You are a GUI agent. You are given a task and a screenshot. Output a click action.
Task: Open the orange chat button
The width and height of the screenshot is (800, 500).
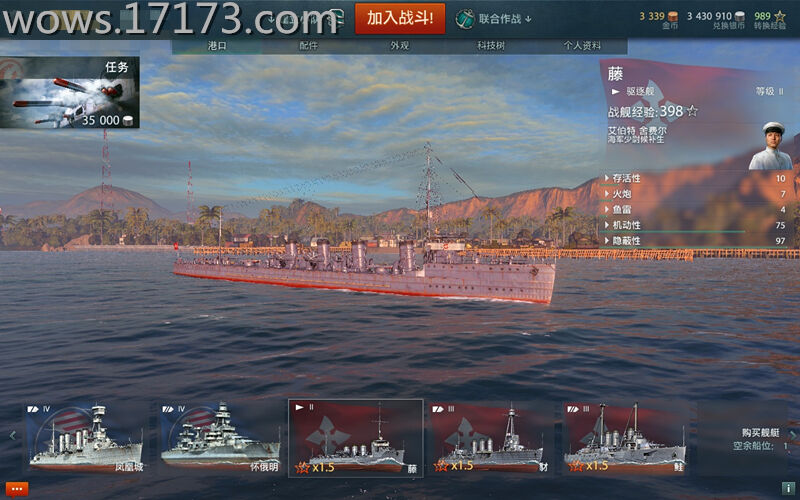(16, 489)
